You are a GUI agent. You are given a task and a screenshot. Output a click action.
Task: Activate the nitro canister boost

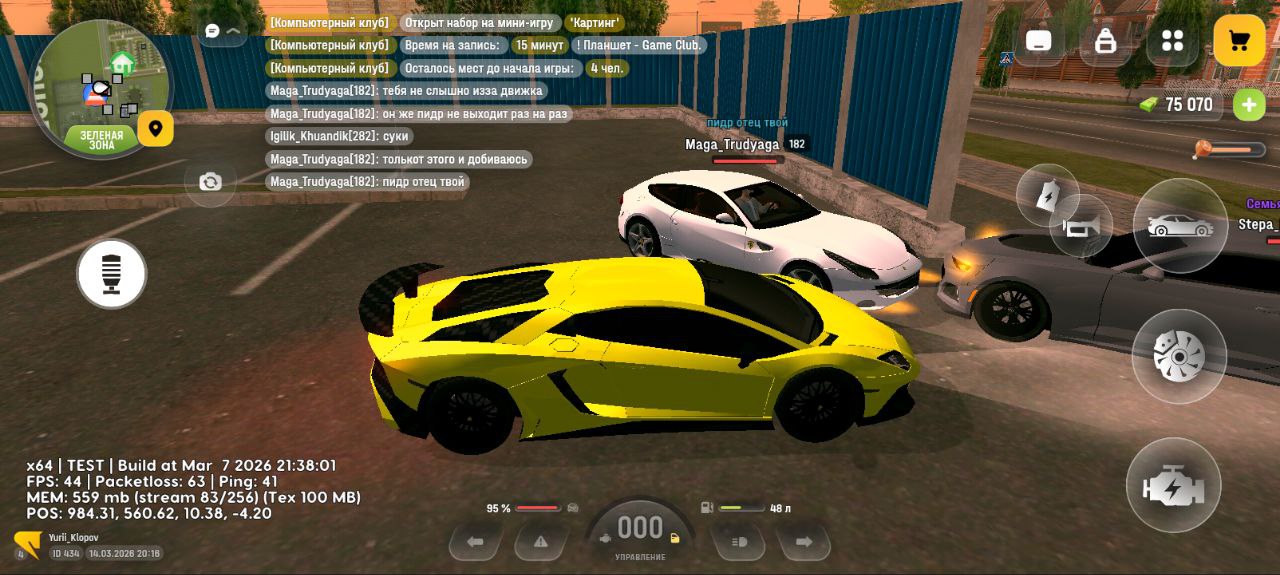click(x=1046, y=194)
